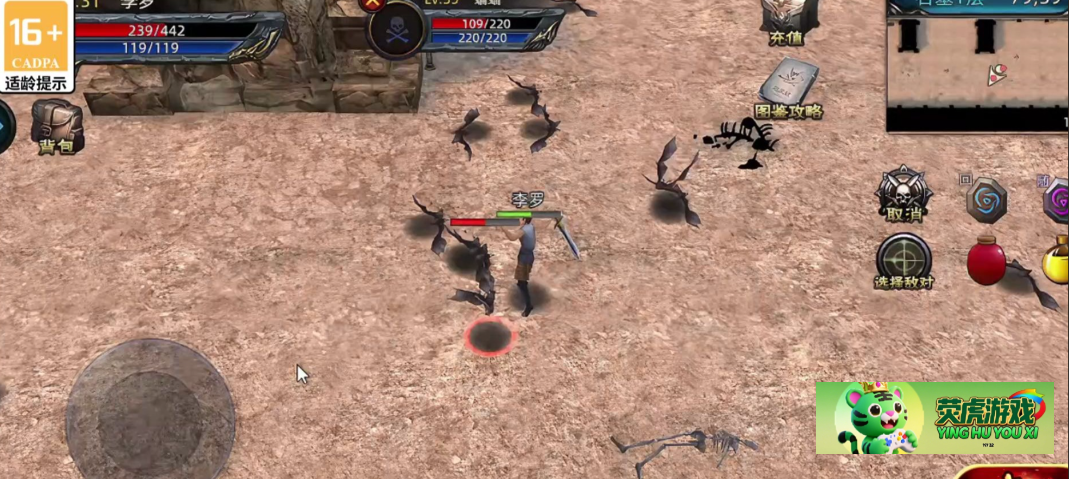Expand the blue arrow side panel
This screenshot has width=1069, height=479.
[x=5, y=127]
